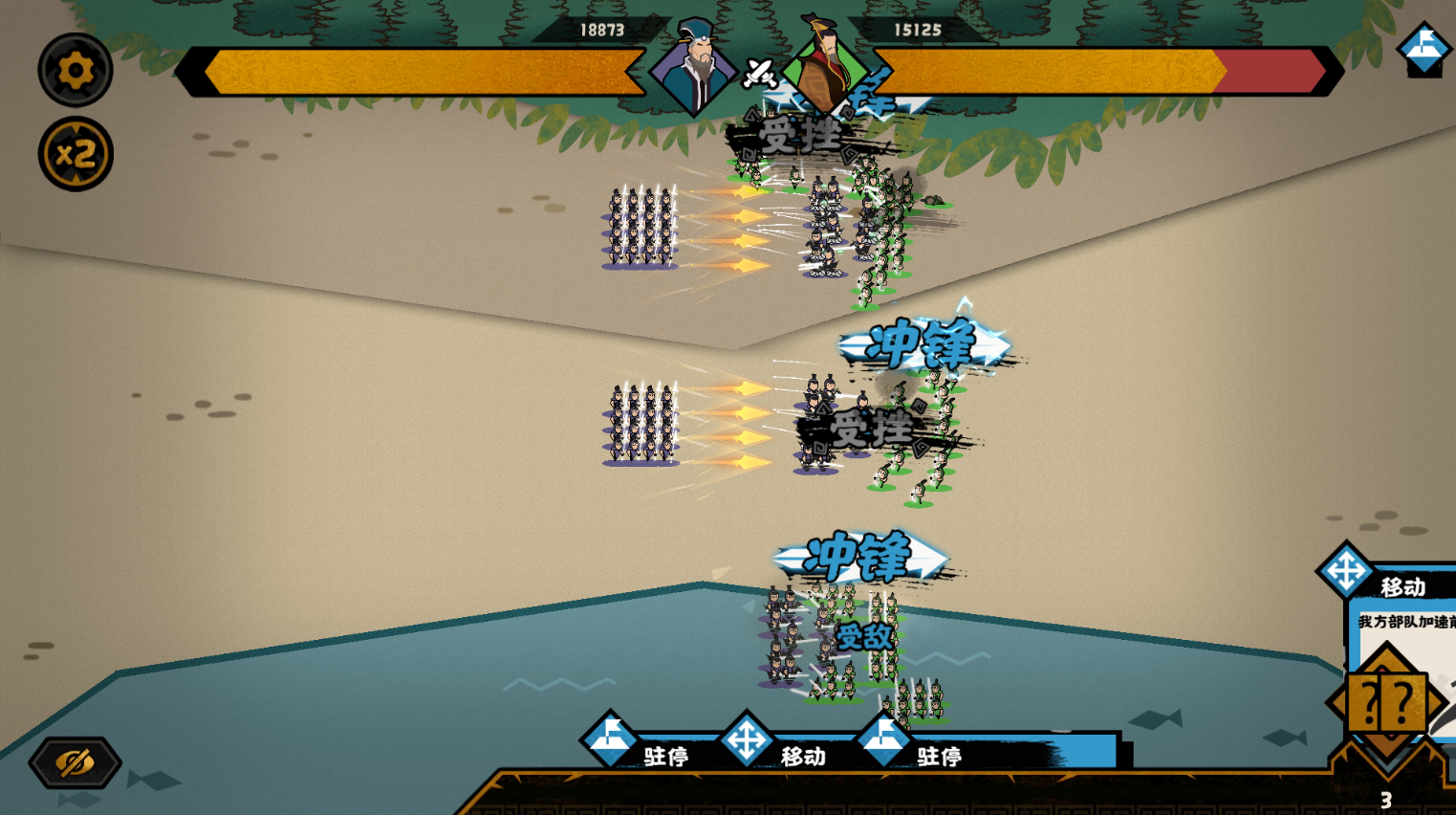Select the green-framed enemy commander portrait
Screen dimensions: 1456x815
[x=823, y=66]
